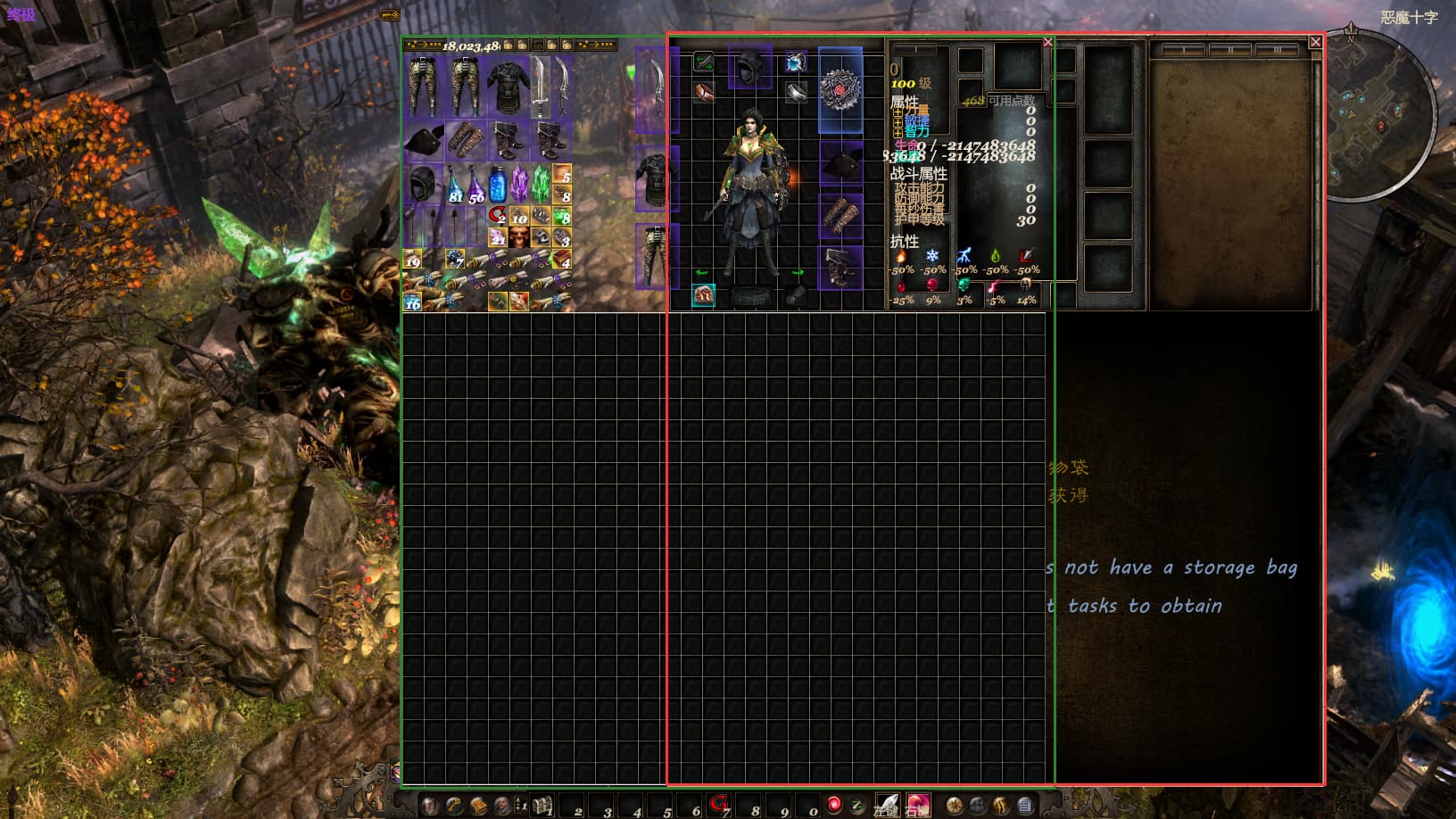Select the black chest armor in inventory
Screen dimensions: 1456x819
coord(509,87)
